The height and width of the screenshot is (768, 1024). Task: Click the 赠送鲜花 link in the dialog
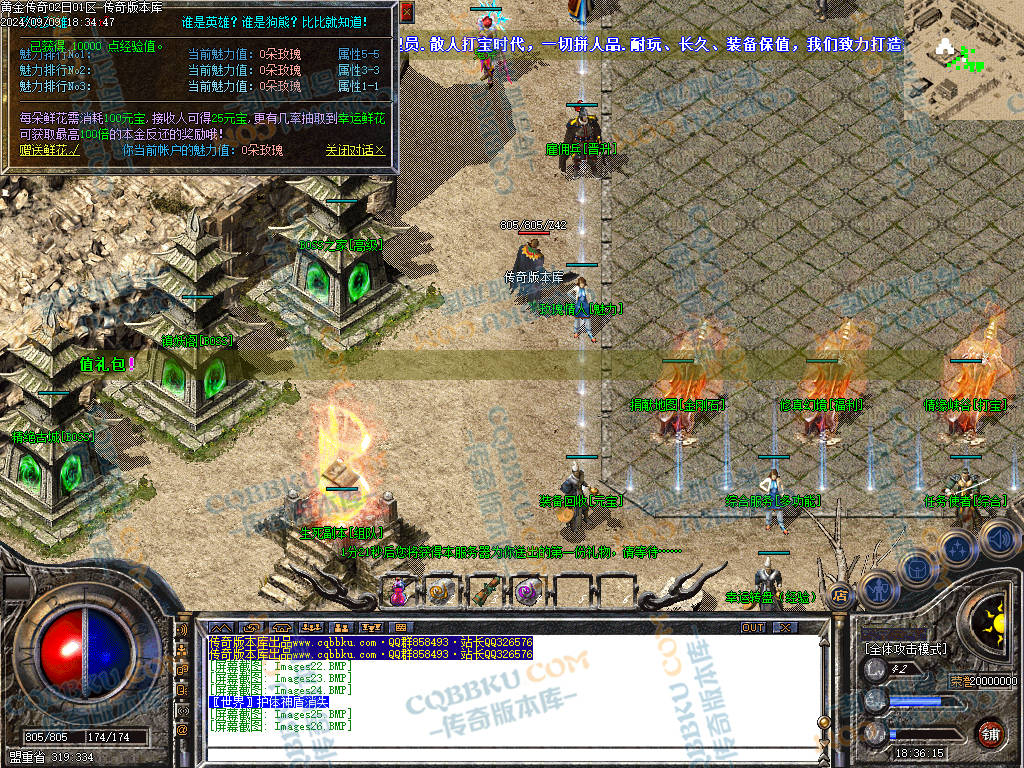click(x=49, y=151)
